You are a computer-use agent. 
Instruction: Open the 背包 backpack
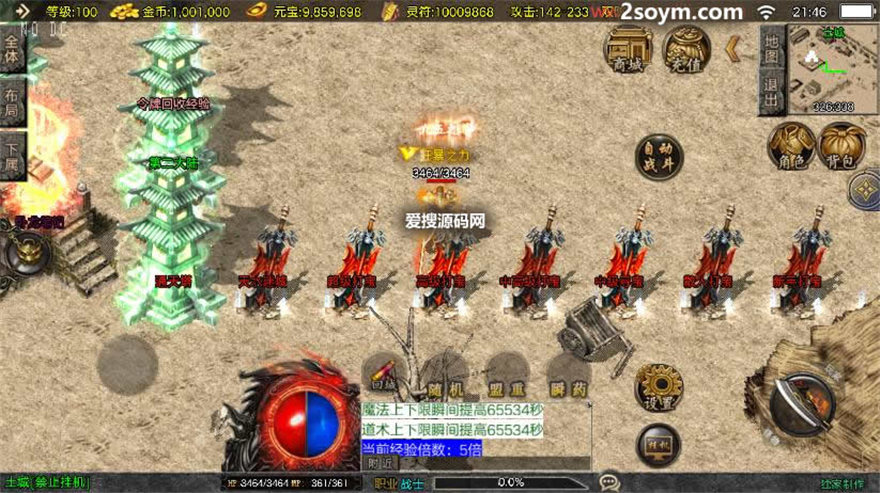click(838, 146)
